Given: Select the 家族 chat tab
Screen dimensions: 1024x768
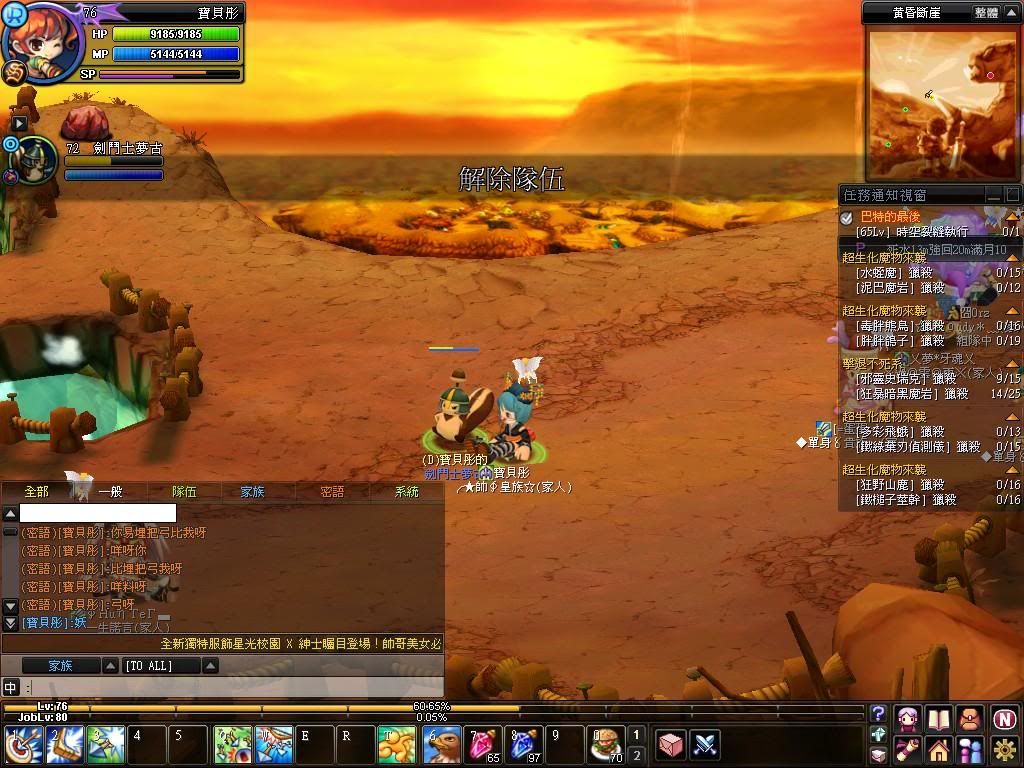Looking at the screenshot, I should pyautogui.click(x=252, y=491).
